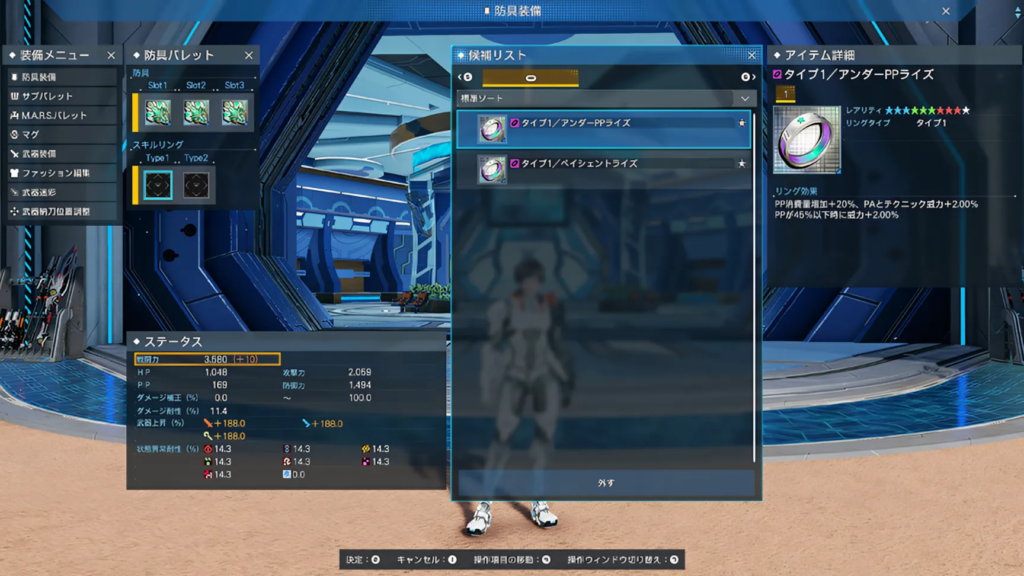Select the Slot1 armor slot
Image resolution: width=1024 pixels, height=576 pixels.
157,111
